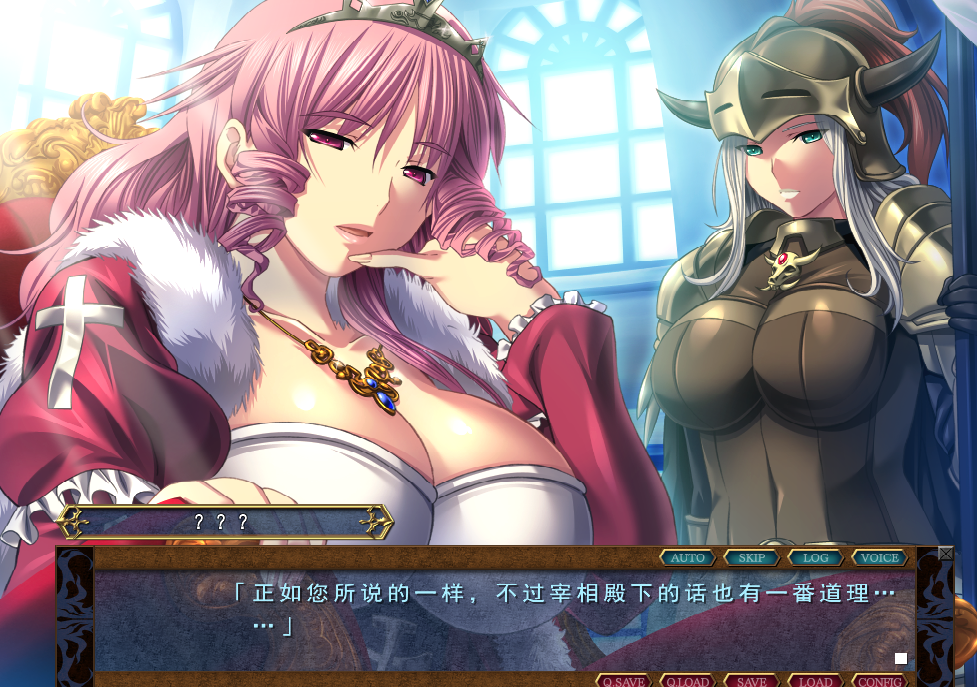Click the white square advance indicator

901,658
